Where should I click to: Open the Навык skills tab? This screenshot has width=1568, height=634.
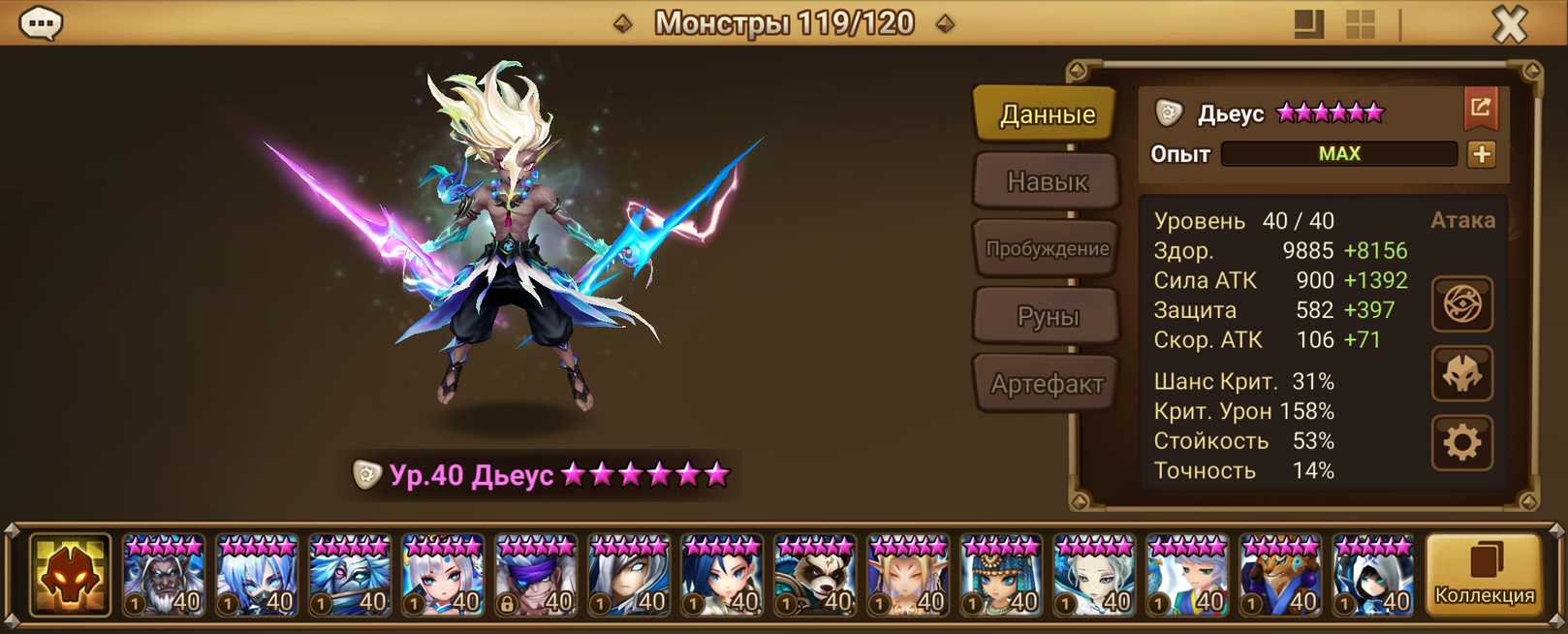(x=1047, y=181)
